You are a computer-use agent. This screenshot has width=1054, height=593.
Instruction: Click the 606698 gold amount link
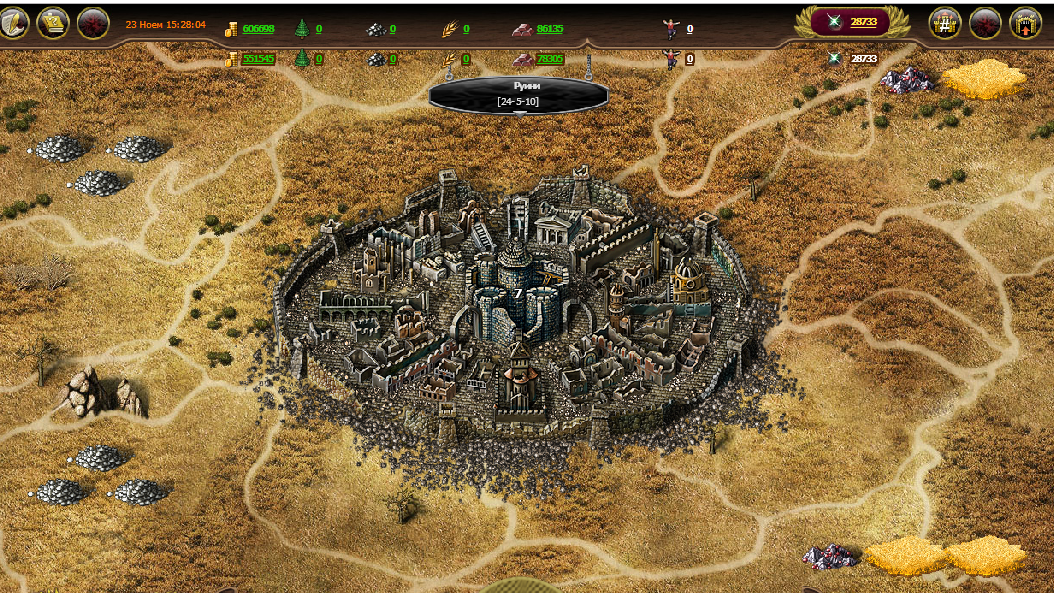click(258, 29)
